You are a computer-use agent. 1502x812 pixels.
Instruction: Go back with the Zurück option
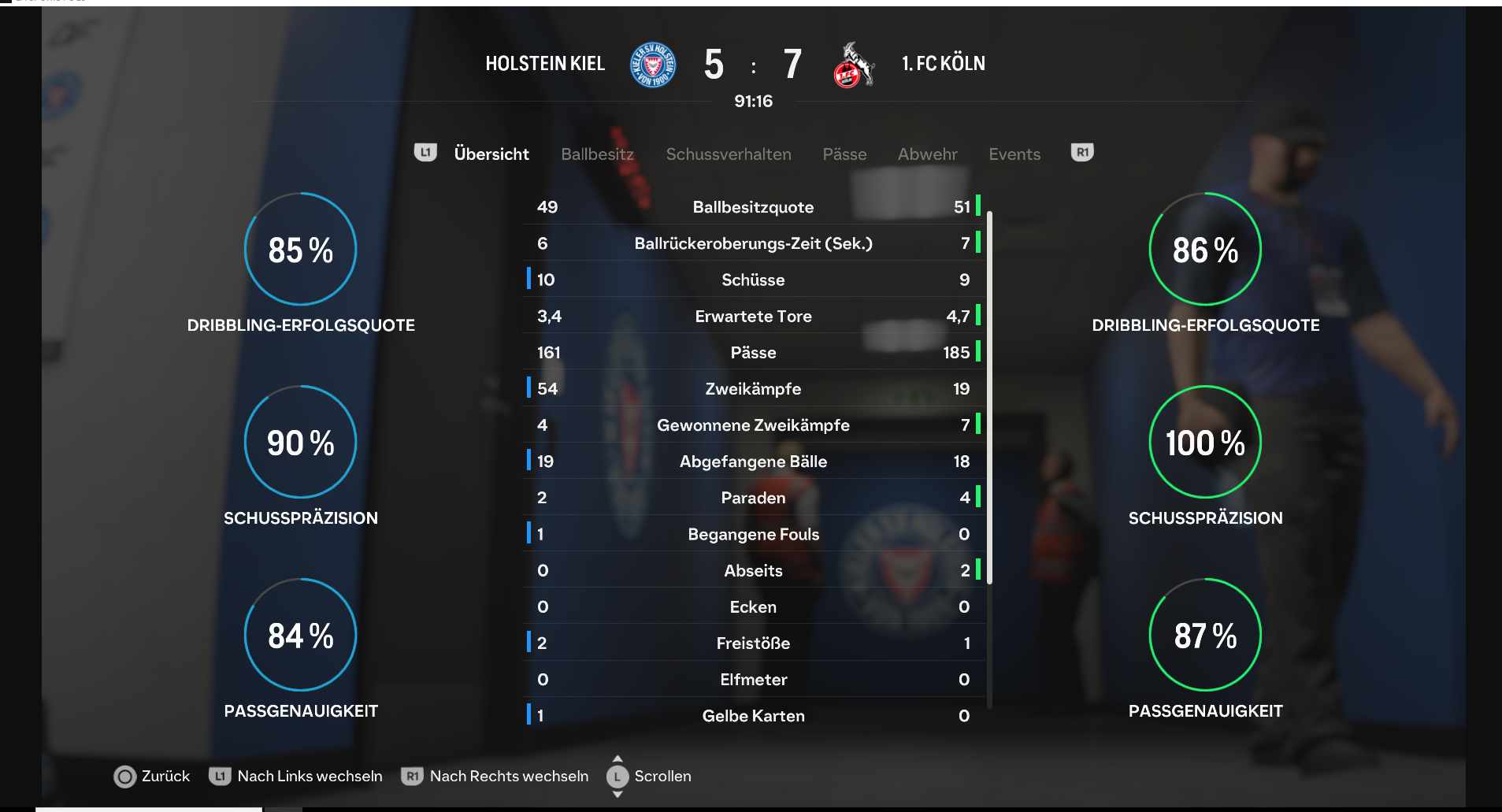coord(153,777)
